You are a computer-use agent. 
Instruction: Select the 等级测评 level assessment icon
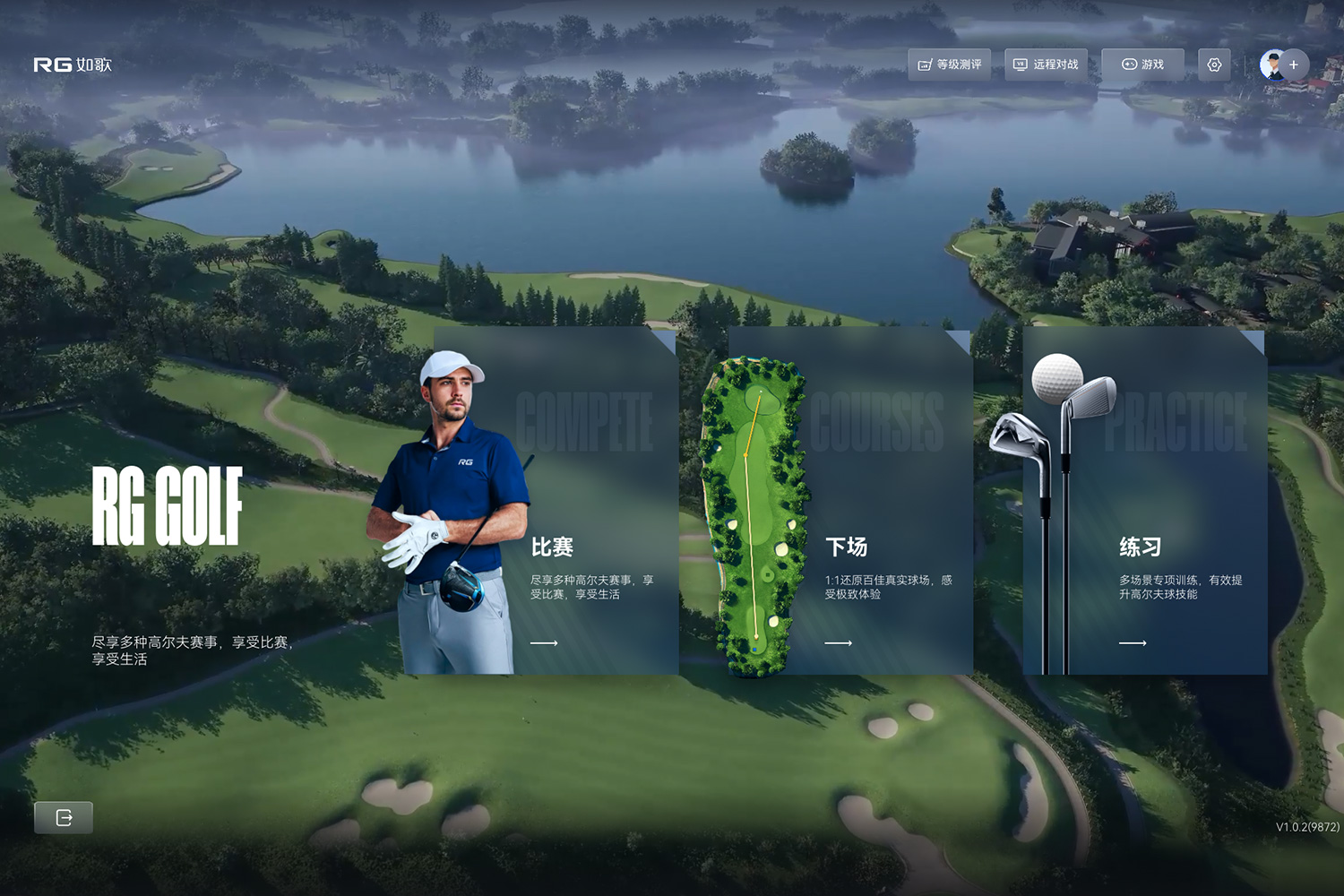pos(926,65)
